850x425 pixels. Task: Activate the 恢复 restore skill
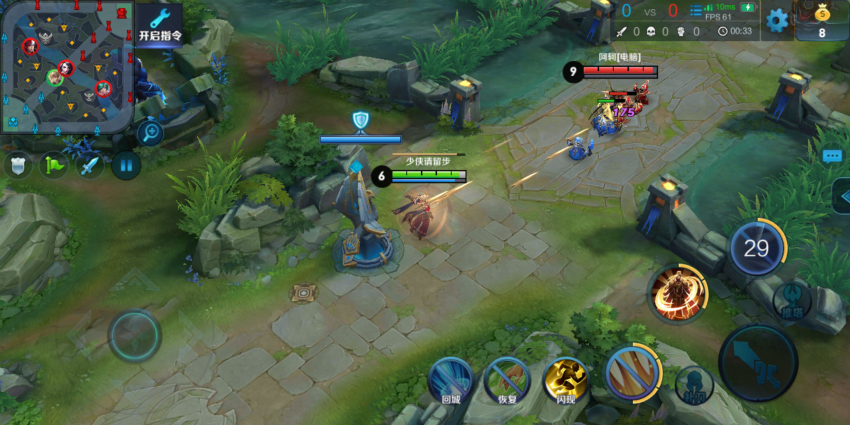coord(507,380)
